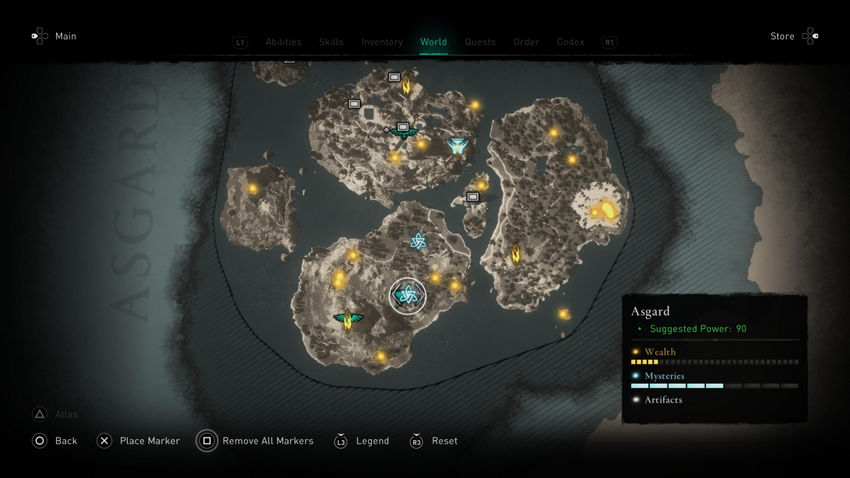Open the Codex tab
The height and width of the screenshot is (478, 850).
pyautogui.click(x=570, y=42)
